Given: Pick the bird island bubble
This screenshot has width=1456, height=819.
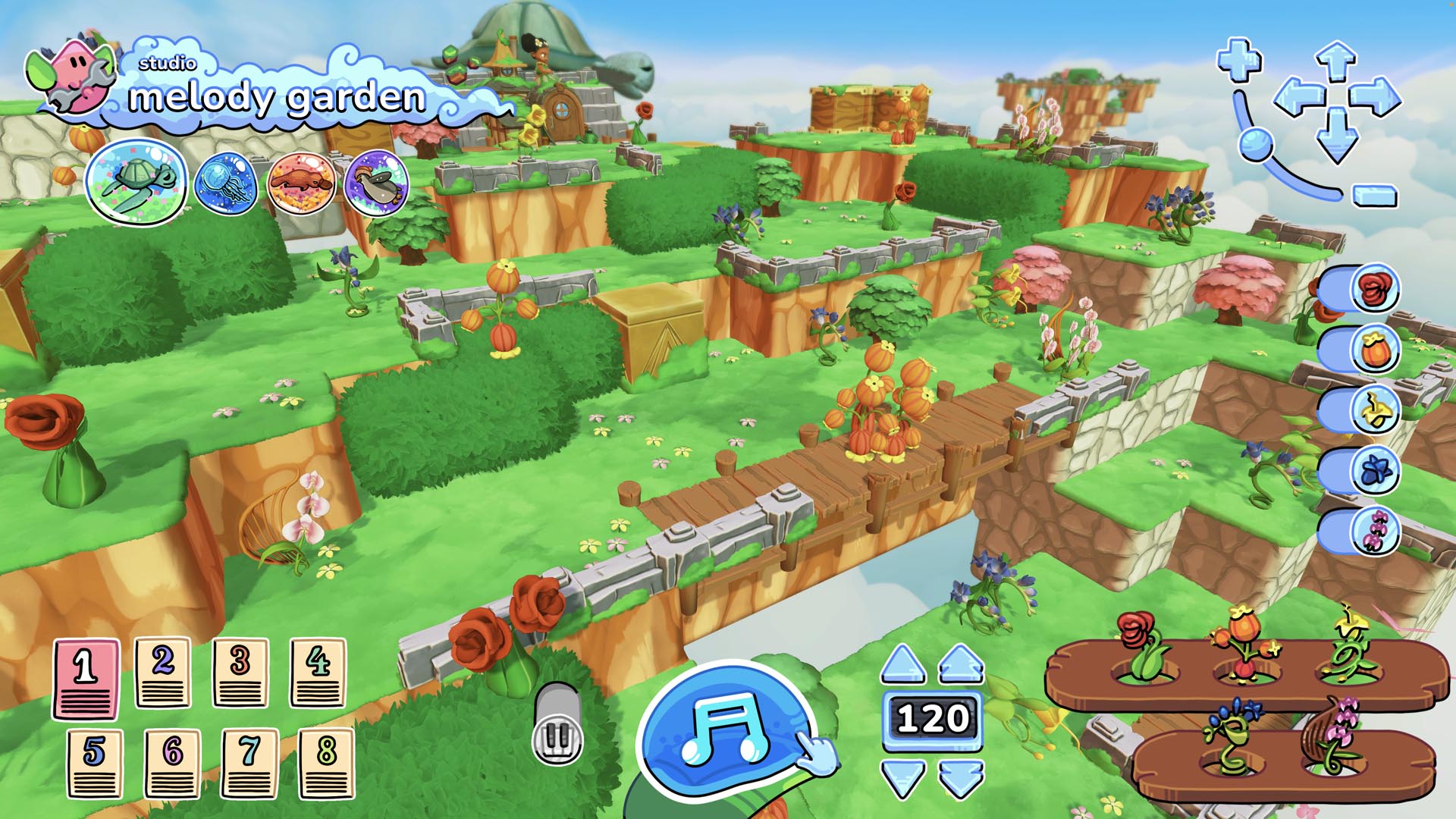Looking at the screenshot, I should pos(377,183).
